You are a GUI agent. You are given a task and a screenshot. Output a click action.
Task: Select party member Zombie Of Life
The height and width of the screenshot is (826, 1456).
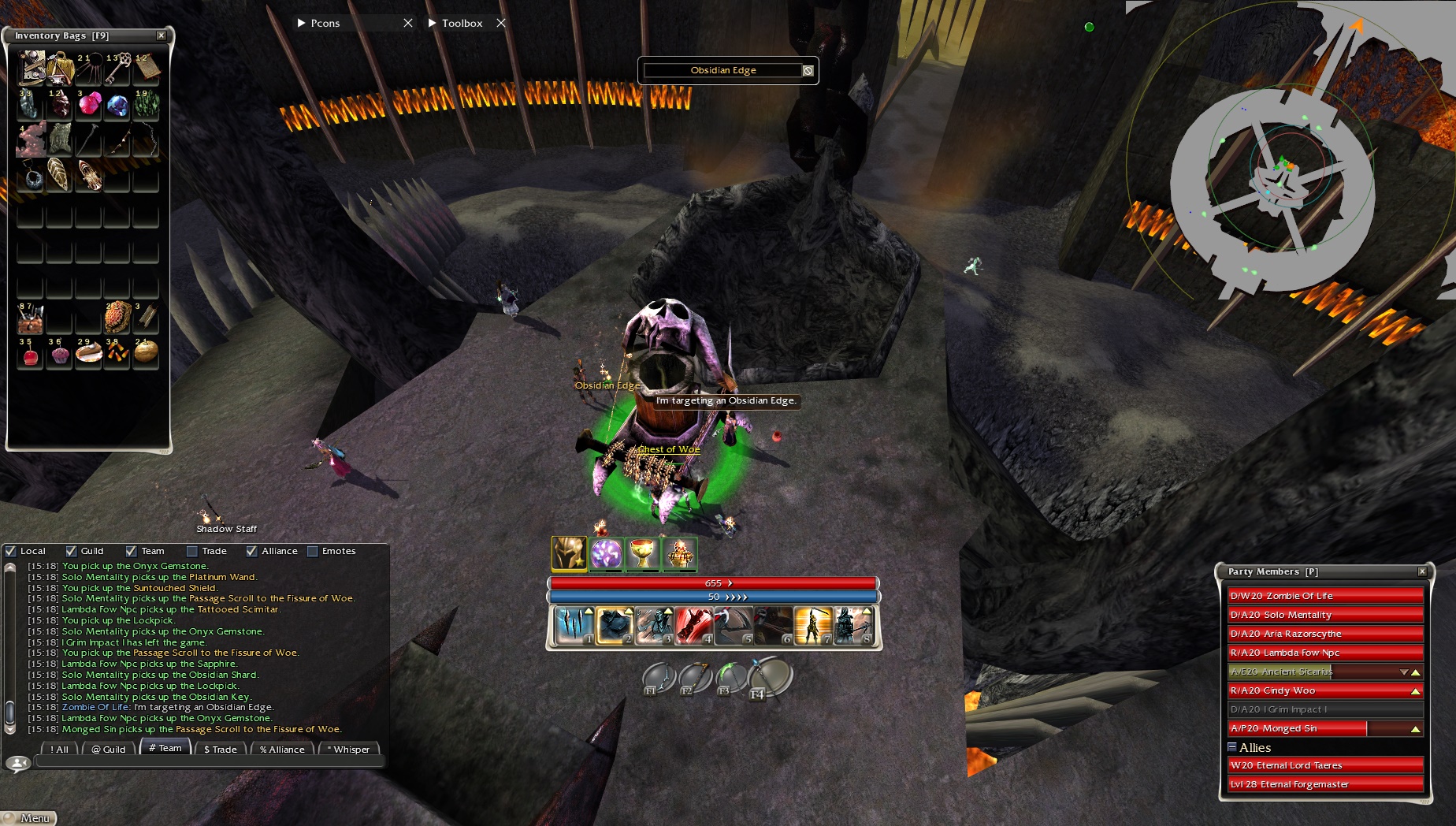point(1325,596)
